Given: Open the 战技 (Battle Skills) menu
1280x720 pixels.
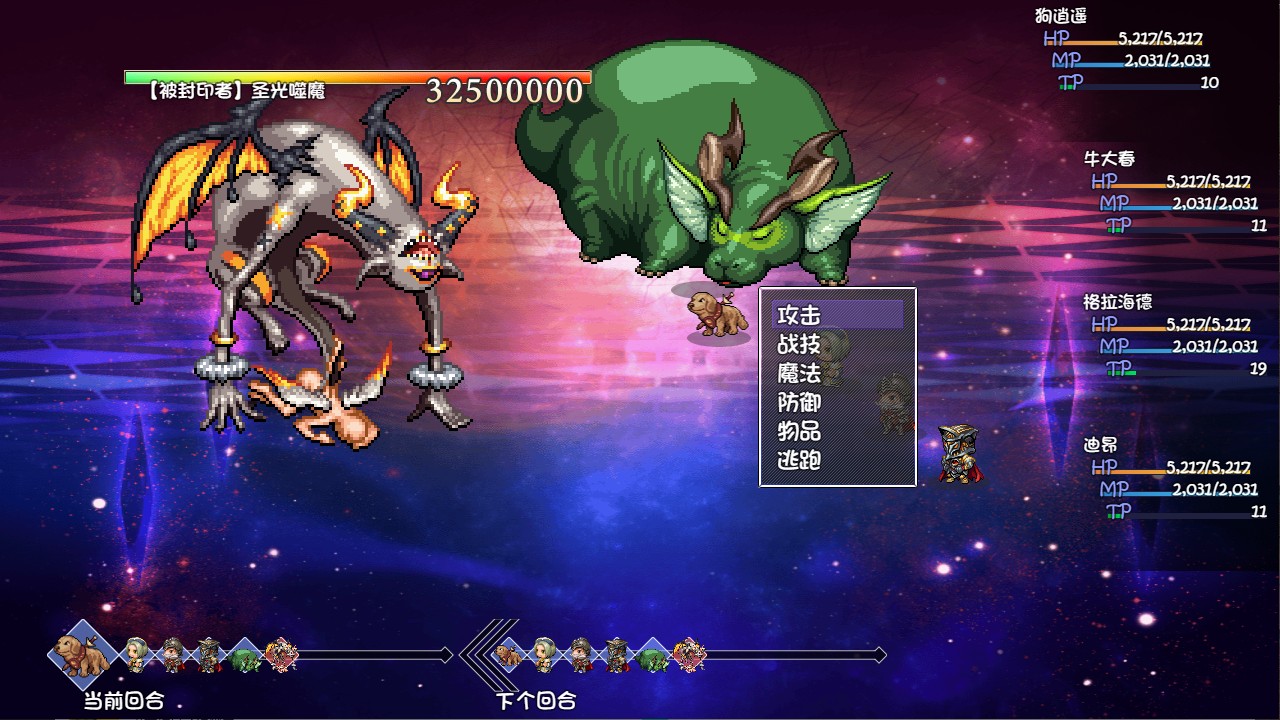Looking at the screenshot, I should pyautogui.click(x=800, y=344).
